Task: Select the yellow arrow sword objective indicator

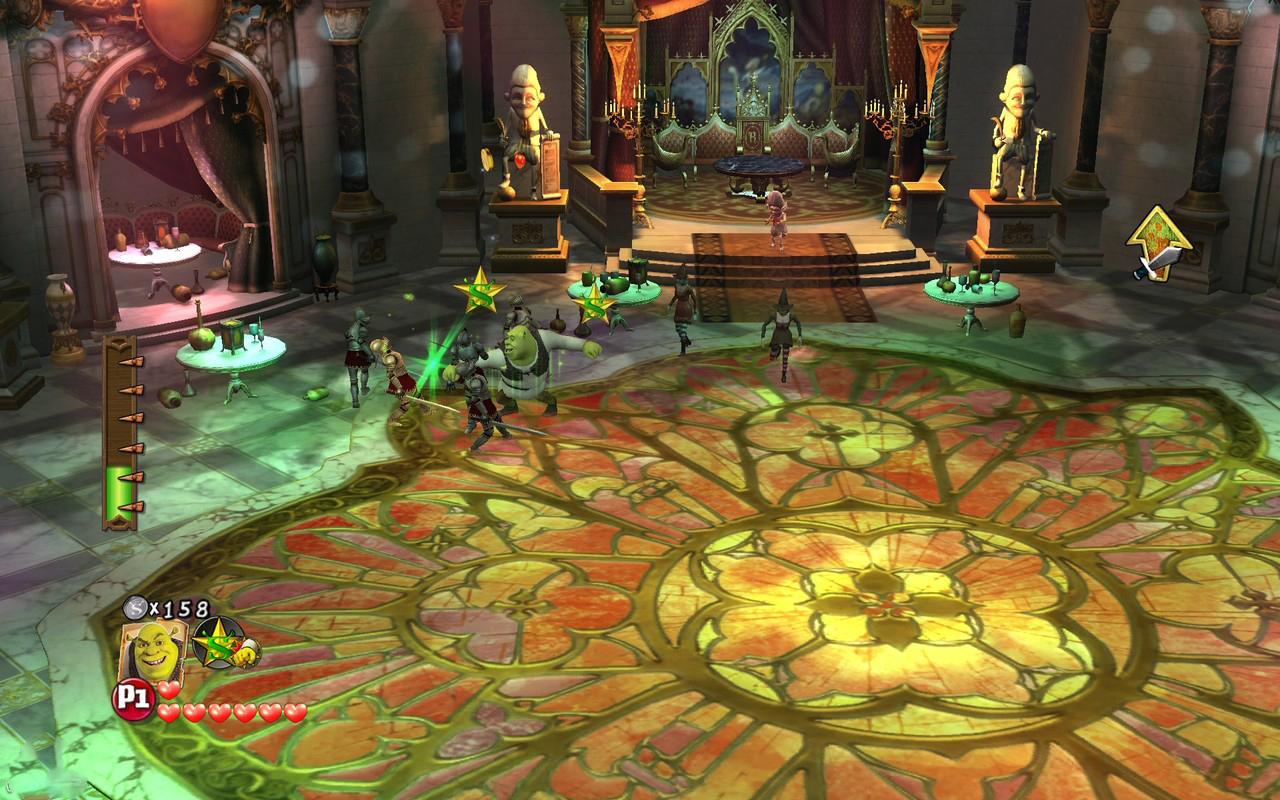Action: 1157,241
